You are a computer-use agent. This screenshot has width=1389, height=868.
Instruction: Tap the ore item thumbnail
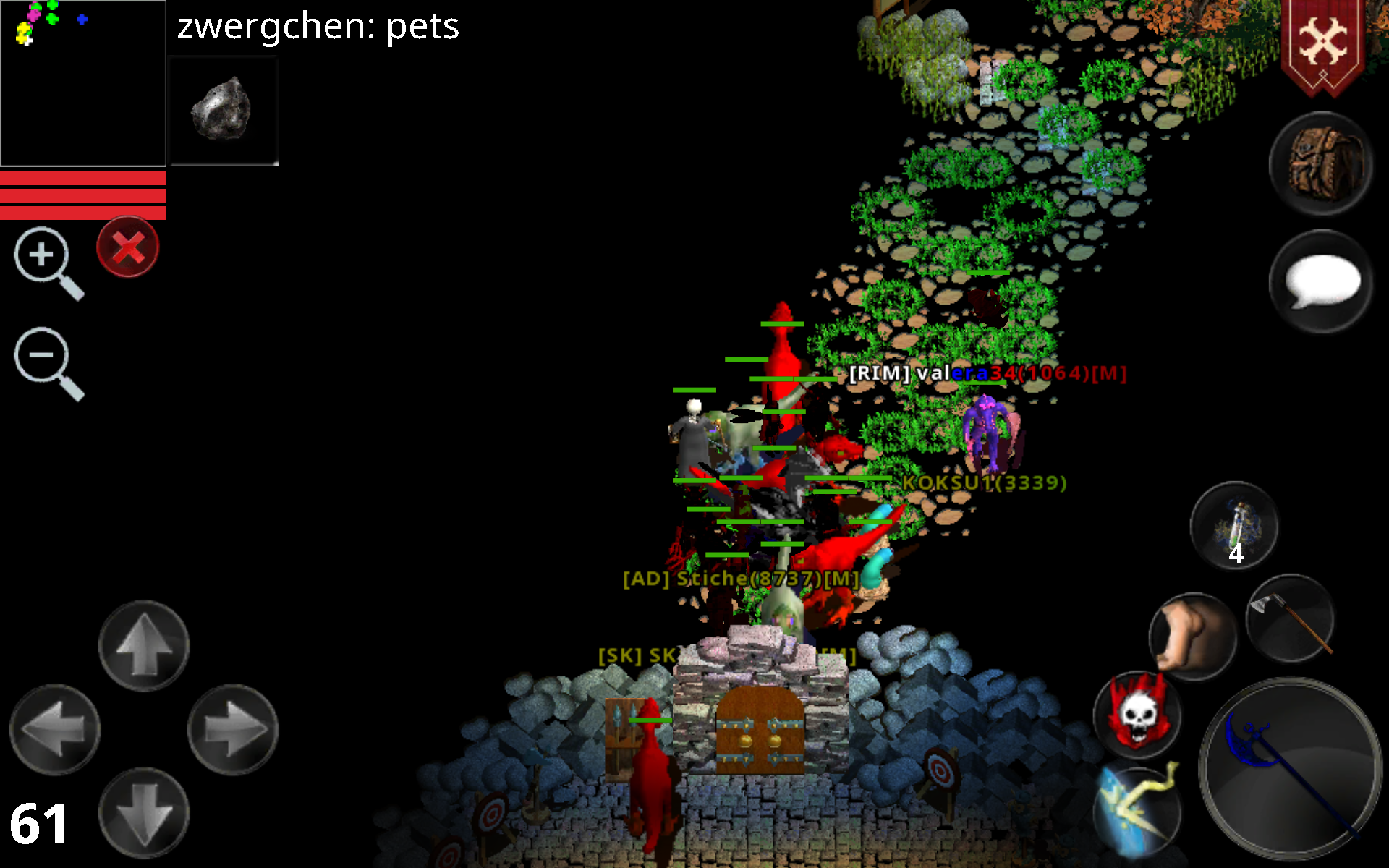click(x=223, y=109)
